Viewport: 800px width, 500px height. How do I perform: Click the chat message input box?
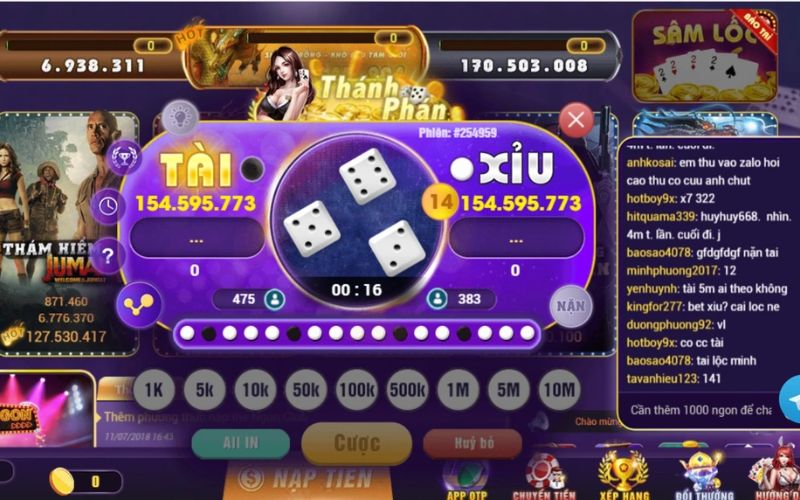(x=695, y=410)
